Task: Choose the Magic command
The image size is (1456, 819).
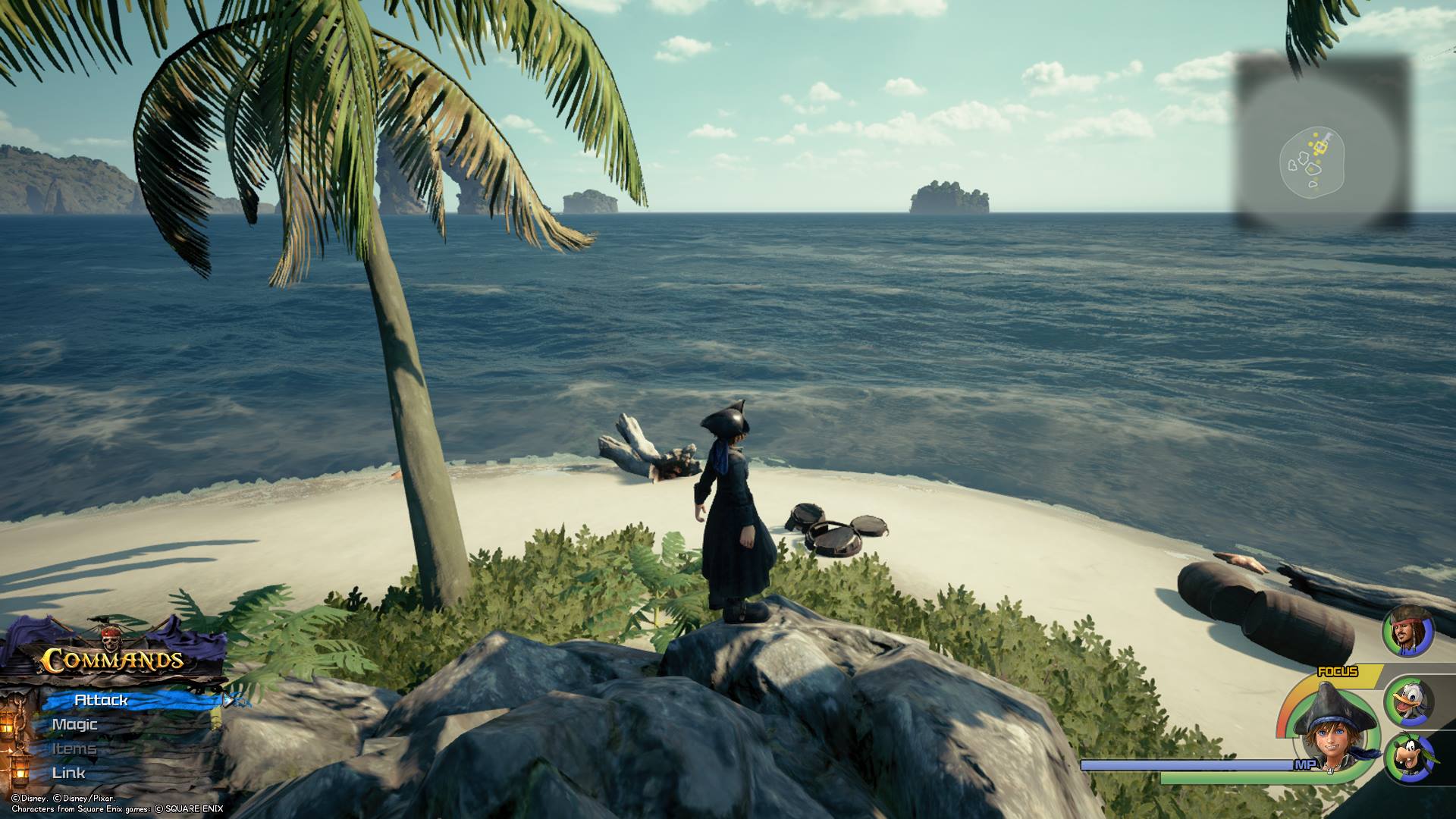Action: coord(75,724)
